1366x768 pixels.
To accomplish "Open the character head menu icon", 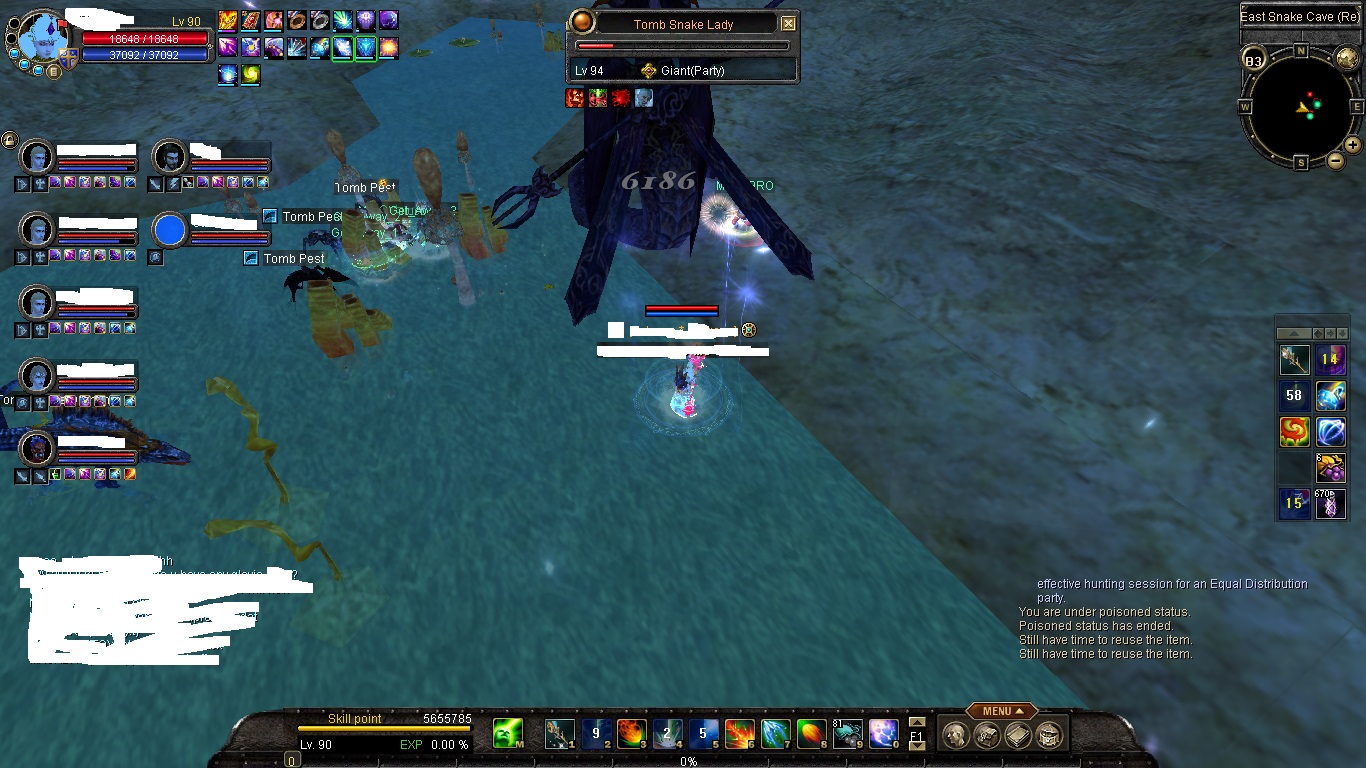I will pyautogui.click(x=954, y=736).
